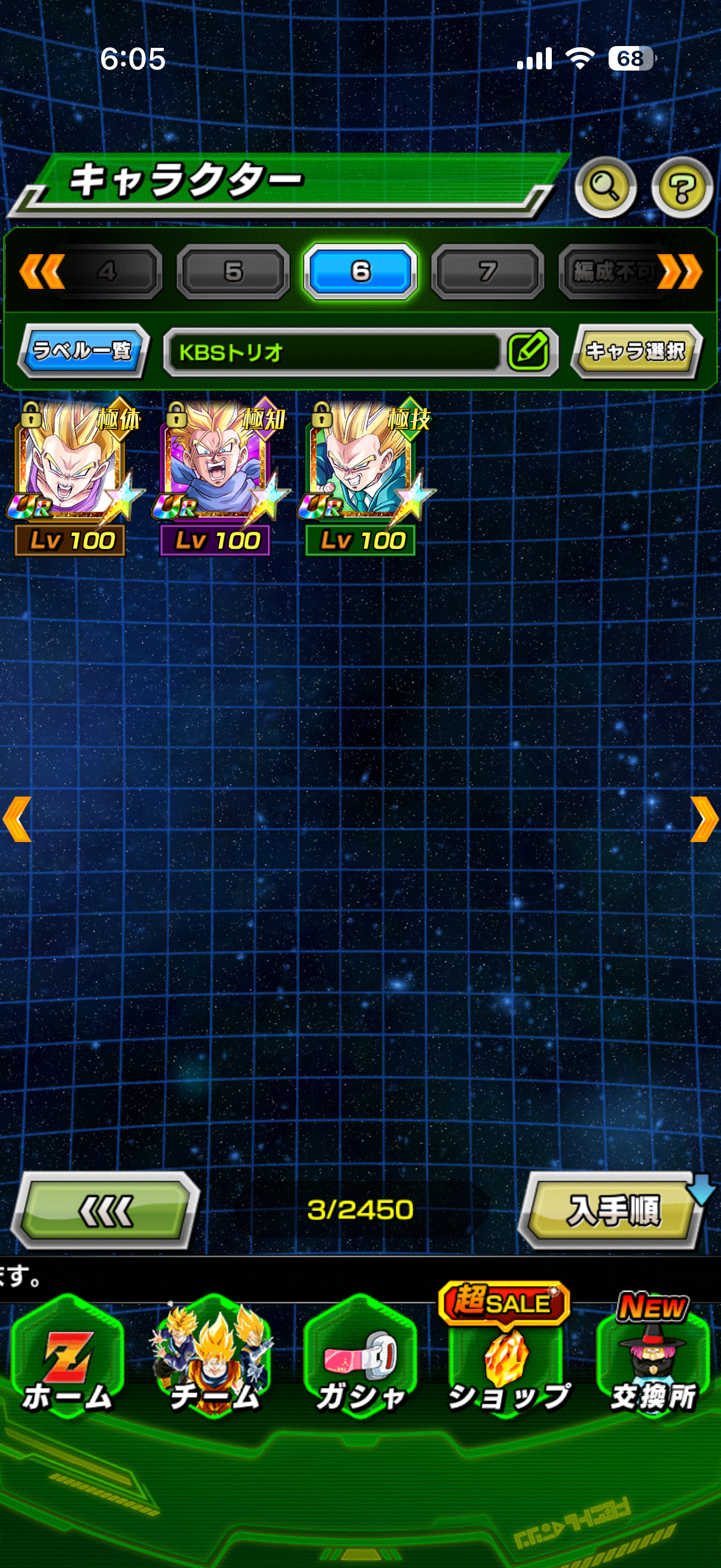Screen dimensions: 721x1568
Task: Open the ショップ shop menu
Action: (507, 1362)
